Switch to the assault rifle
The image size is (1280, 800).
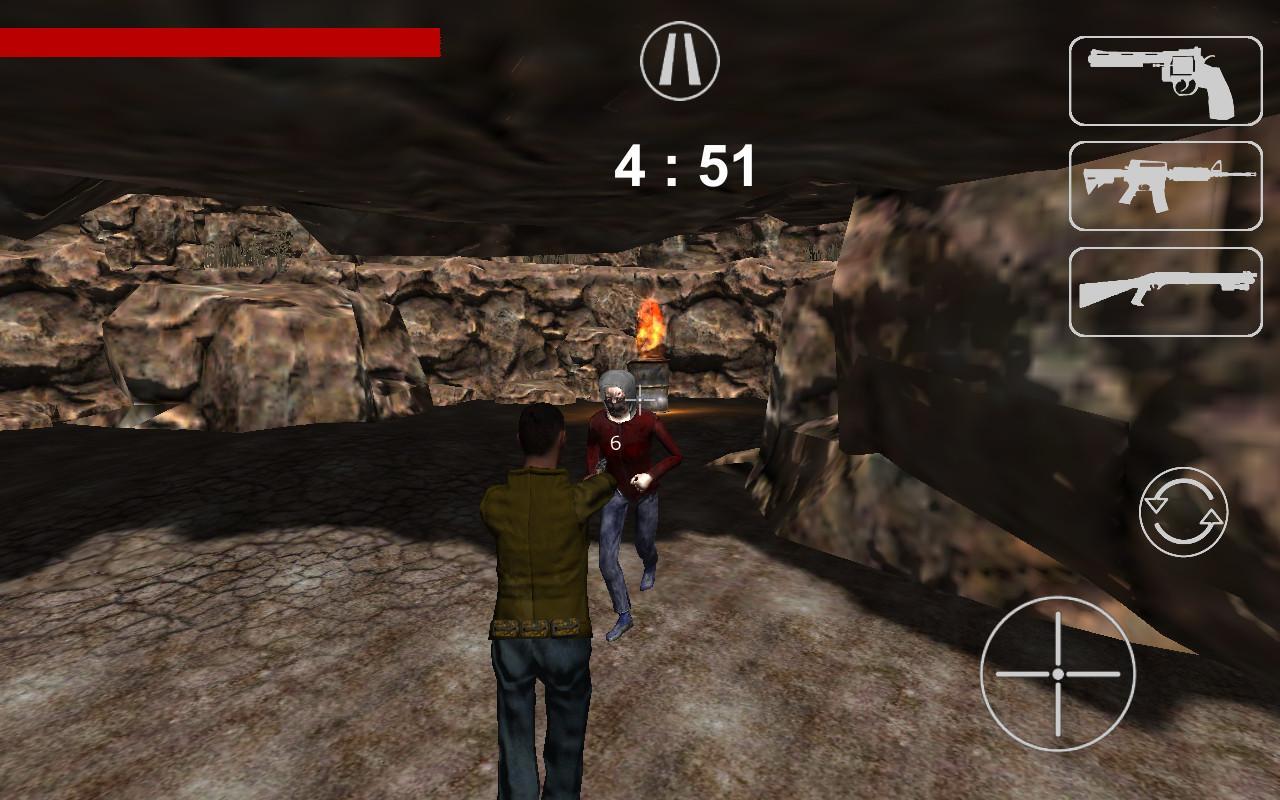(1165, 186)
